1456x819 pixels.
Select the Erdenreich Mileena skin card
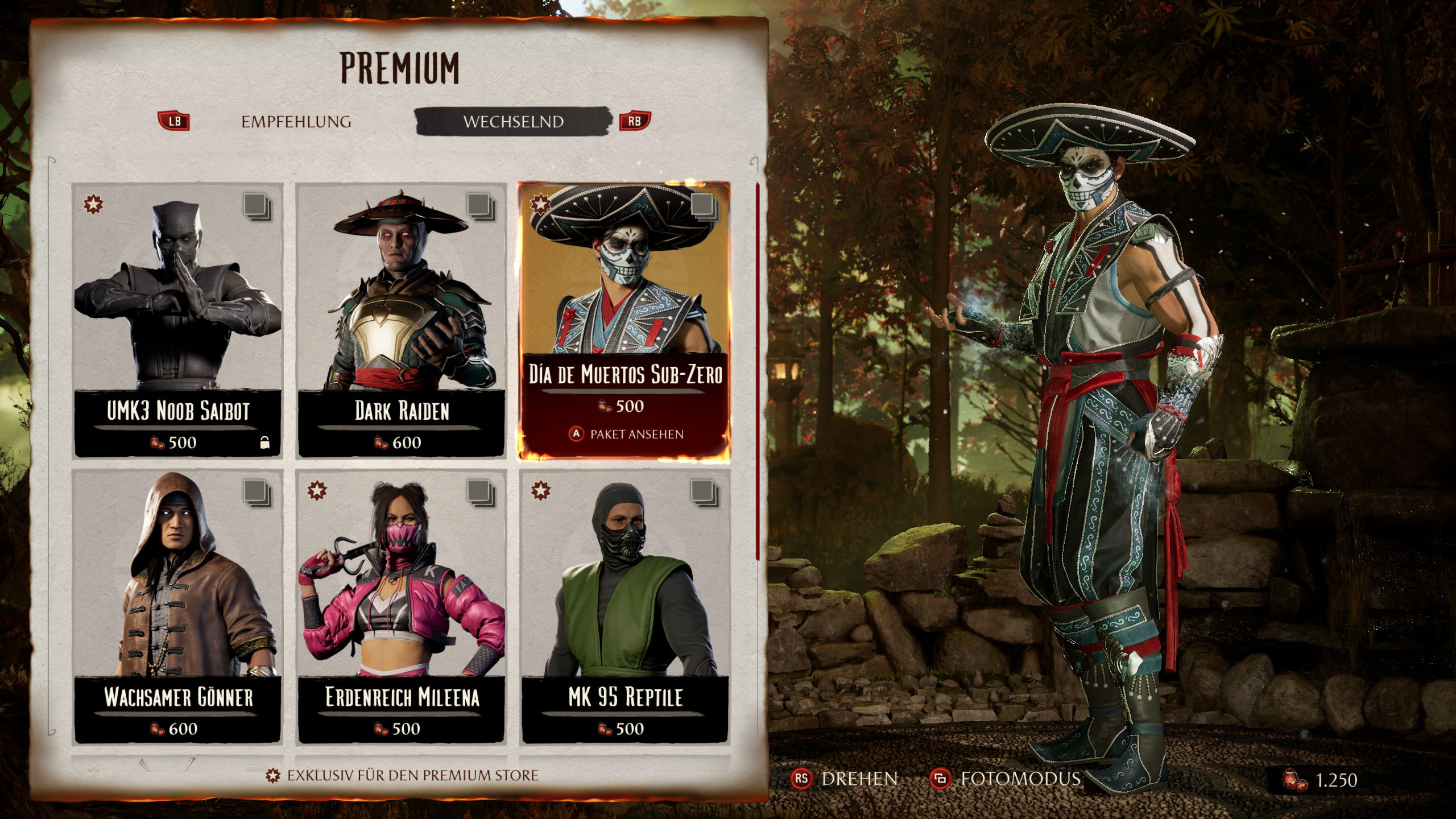[402, 606]
